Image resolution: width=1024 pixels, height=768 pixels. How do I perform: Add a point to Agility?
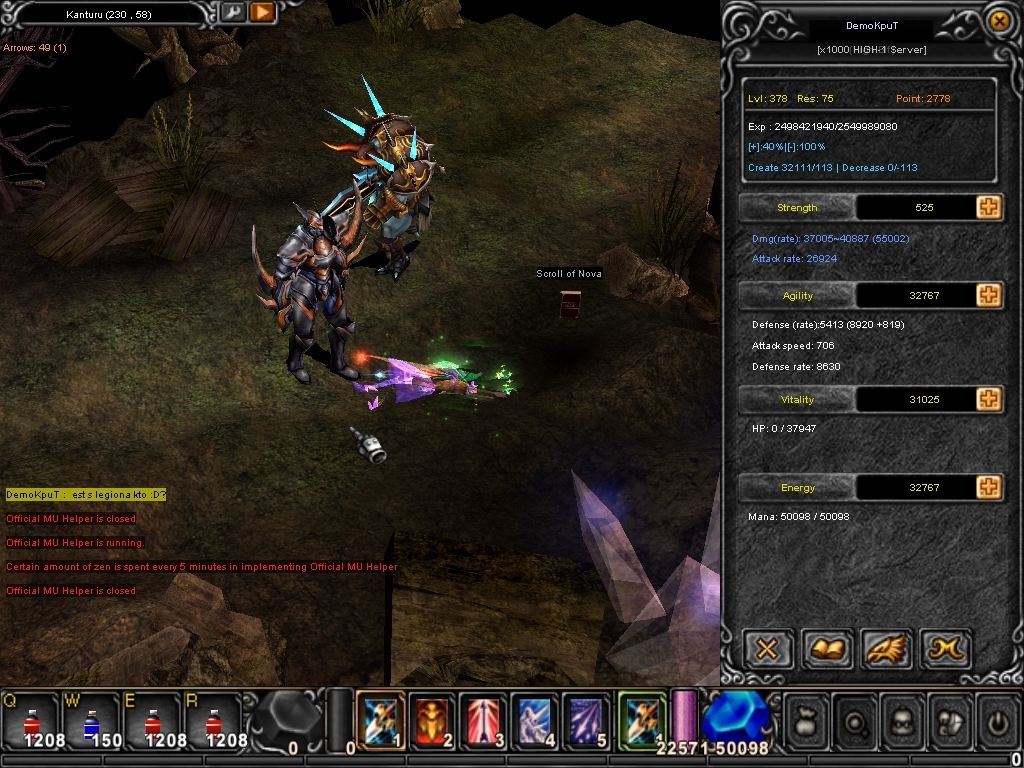point(988,295)
